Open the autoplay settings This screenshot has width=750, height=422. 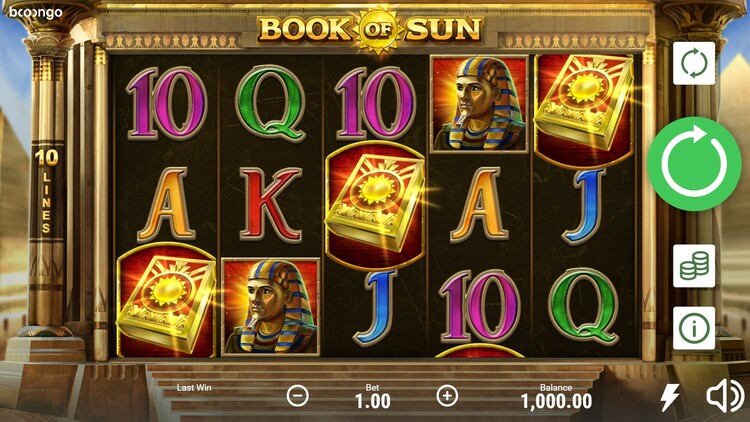(693, 63)
